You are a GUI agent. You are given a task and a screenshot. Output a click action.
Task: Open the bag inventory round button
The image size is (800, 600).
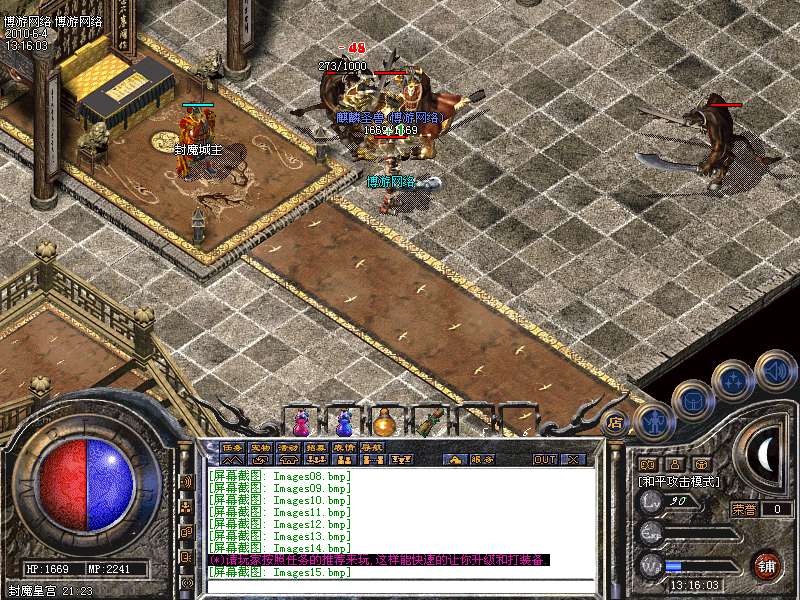click(693, 401)
